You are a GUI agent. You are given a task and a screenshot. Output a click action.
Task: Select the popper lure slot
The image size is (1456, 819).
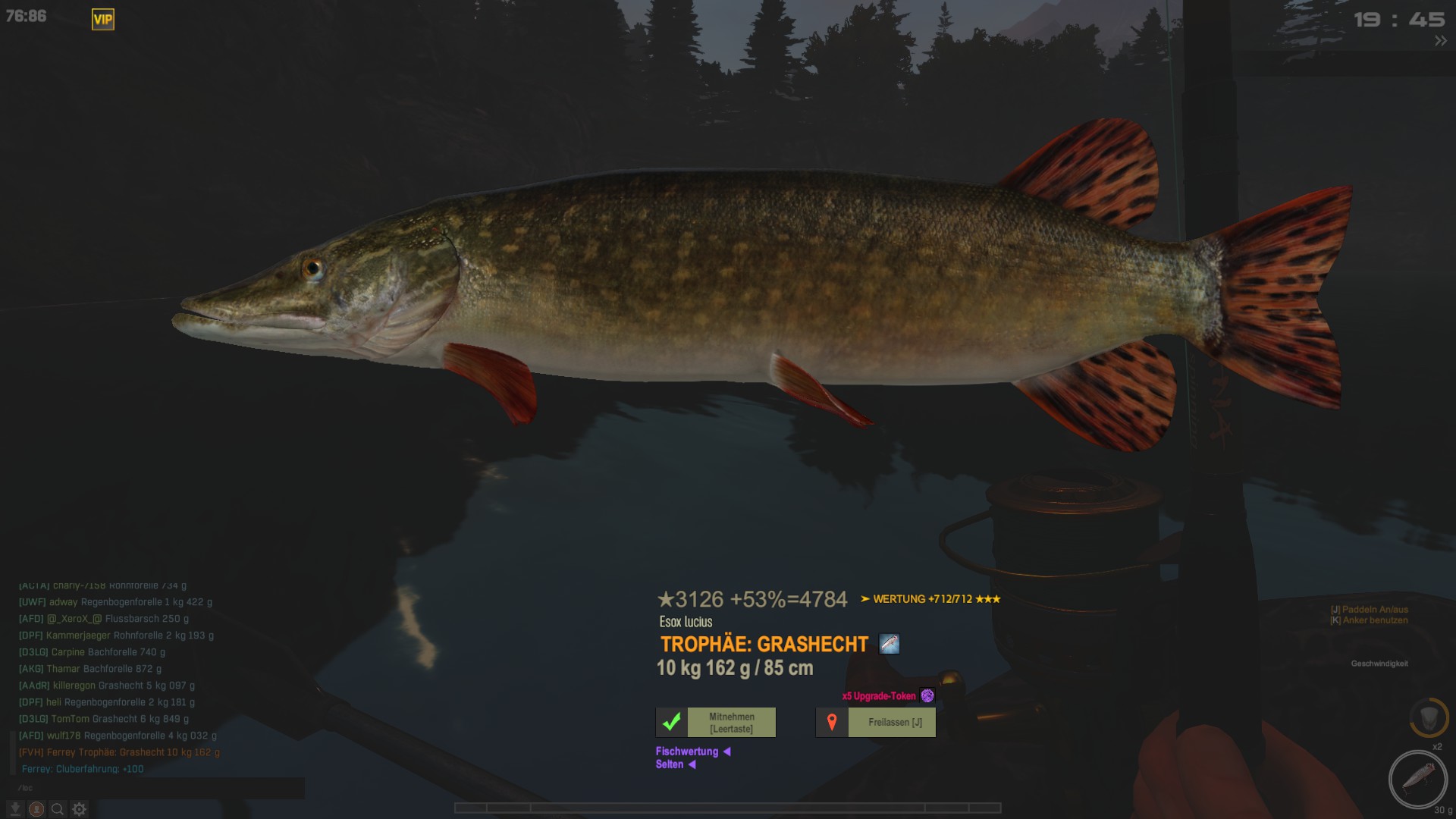(x=1417, y=779)
